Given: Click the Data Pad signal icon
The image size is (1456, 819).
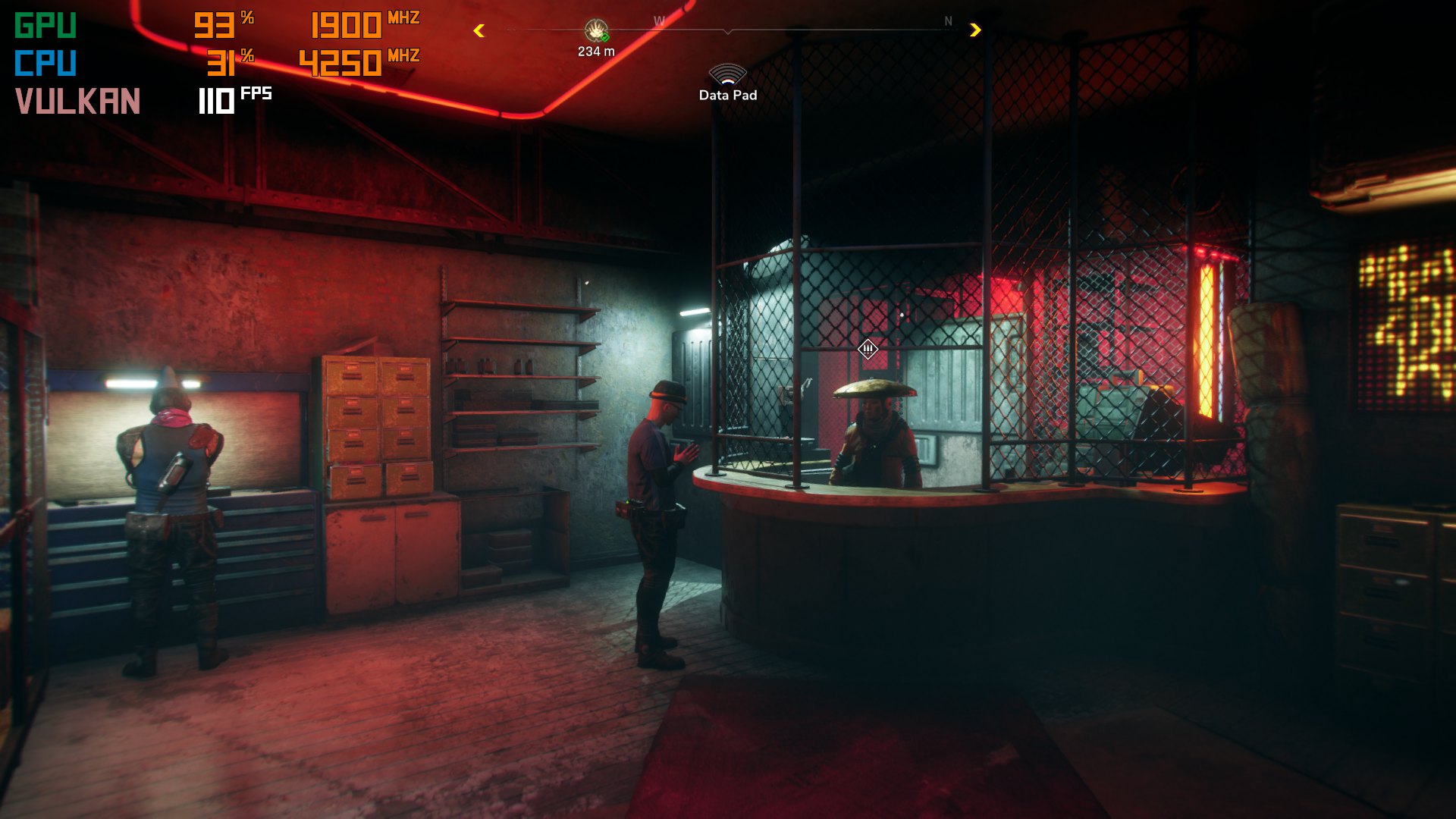Looking at the screenshot, I should coord(727,74).
